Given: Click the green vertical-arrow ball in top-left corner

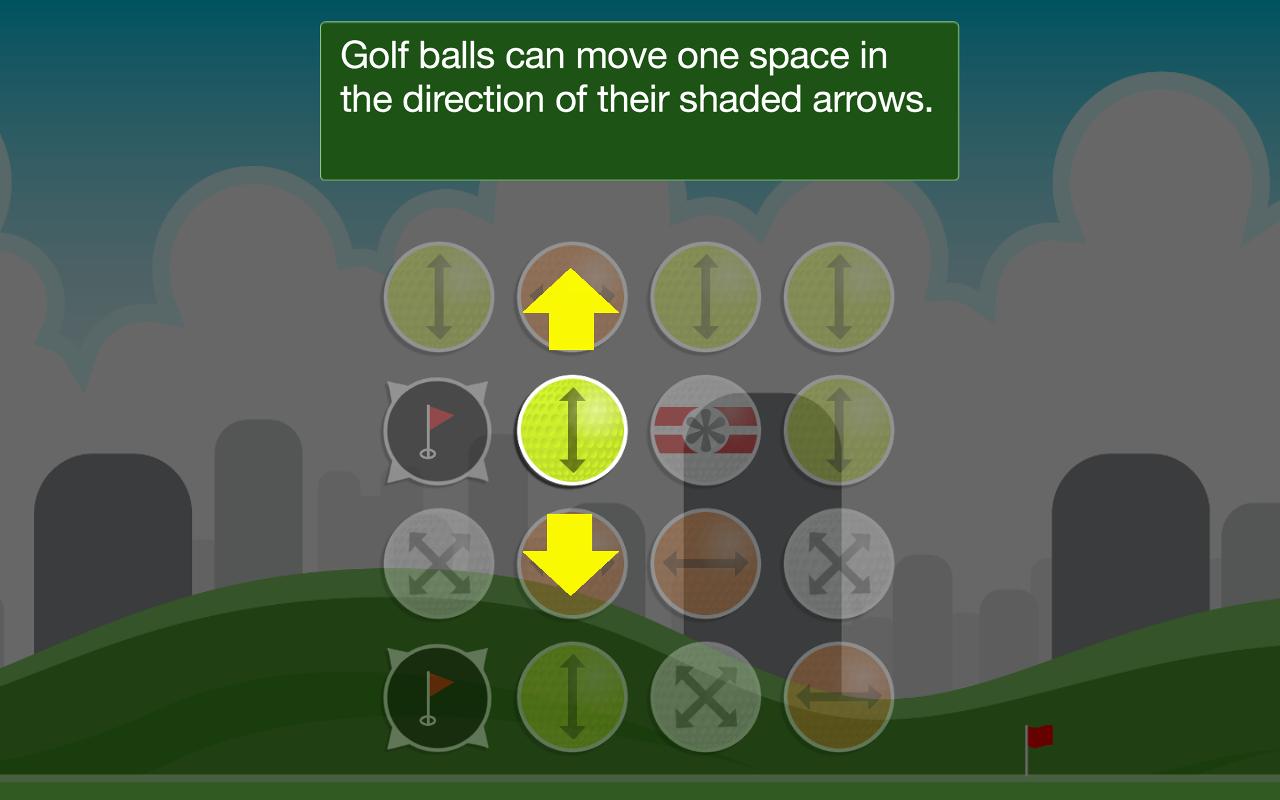Looking at the screenshot, I should tap(438, 297).
